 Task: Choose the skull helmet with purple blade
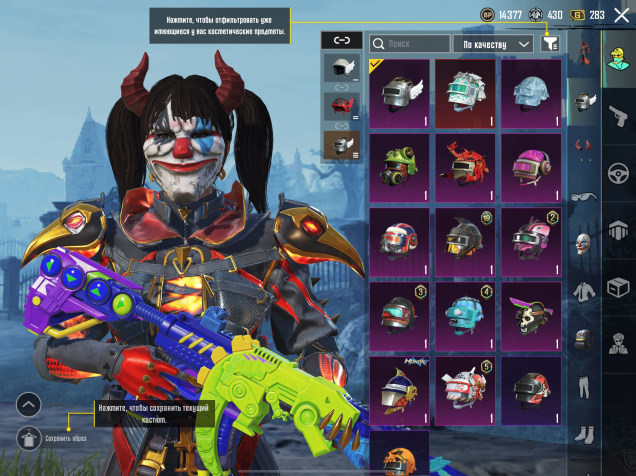[531, 314]
